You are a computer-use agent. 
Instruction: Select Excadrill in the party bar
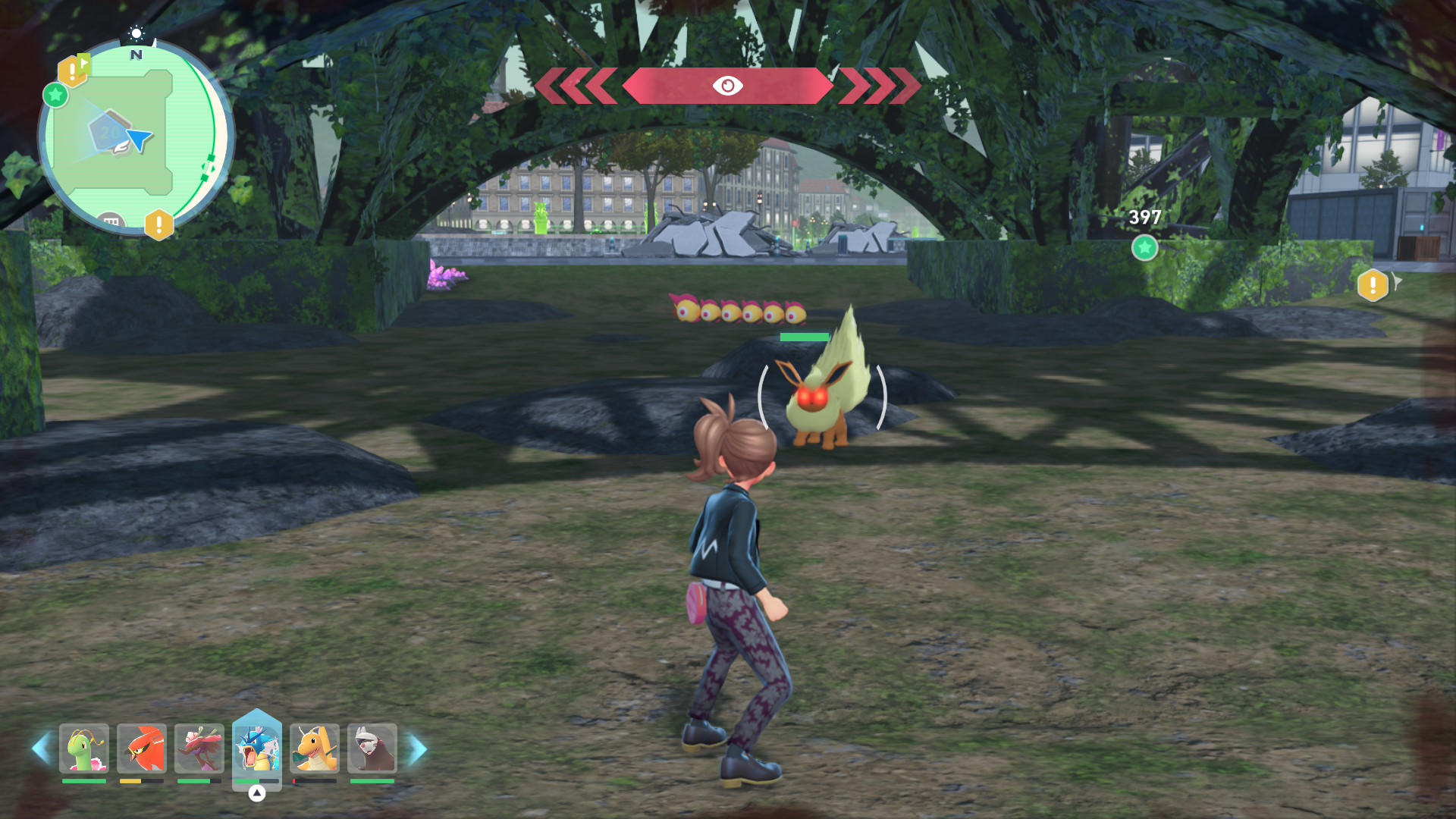(x=372, y=748)
